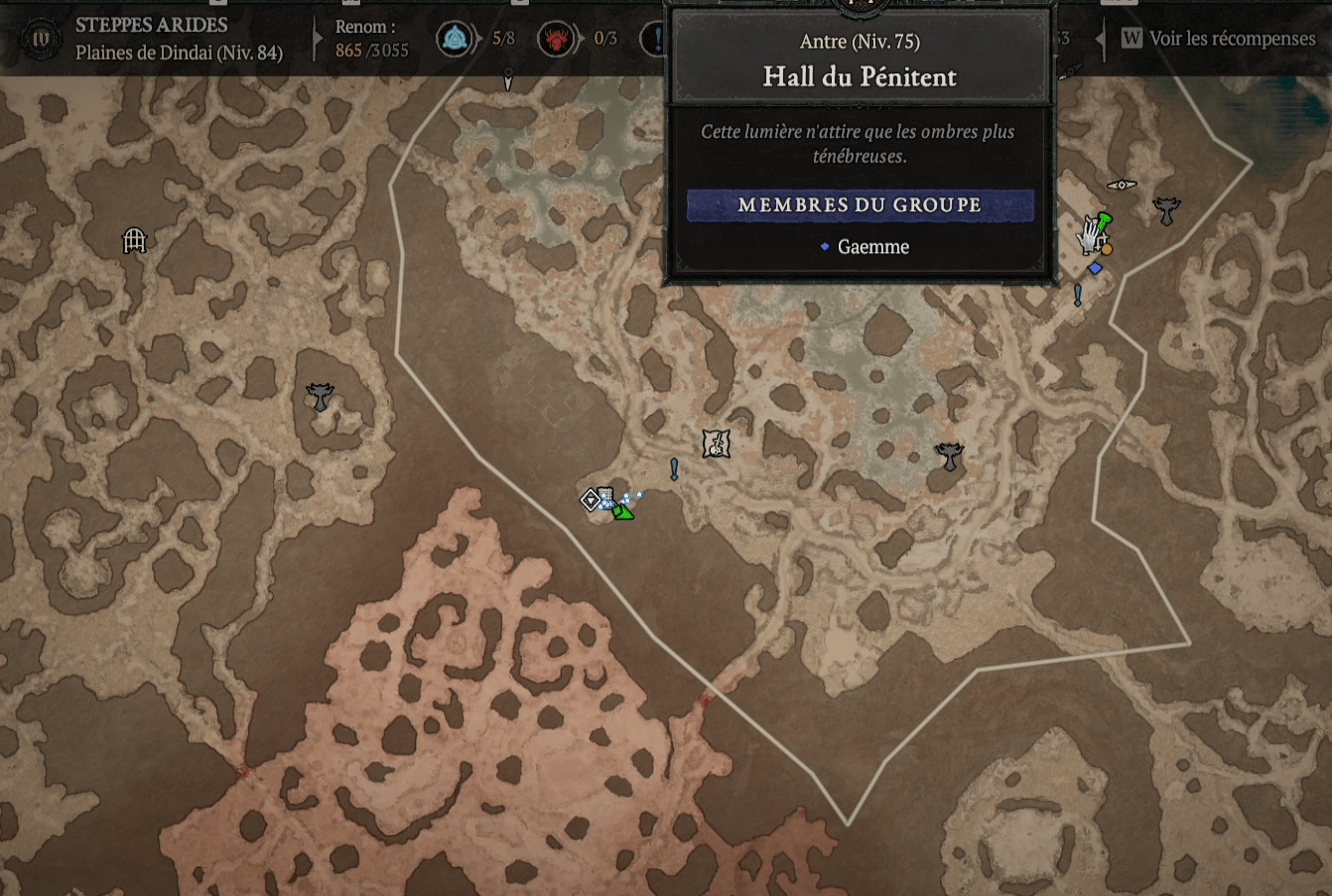Viewport: 1332px width, 896px height.
Task: Select the winged eye map marker
Action: (1122, 185)
